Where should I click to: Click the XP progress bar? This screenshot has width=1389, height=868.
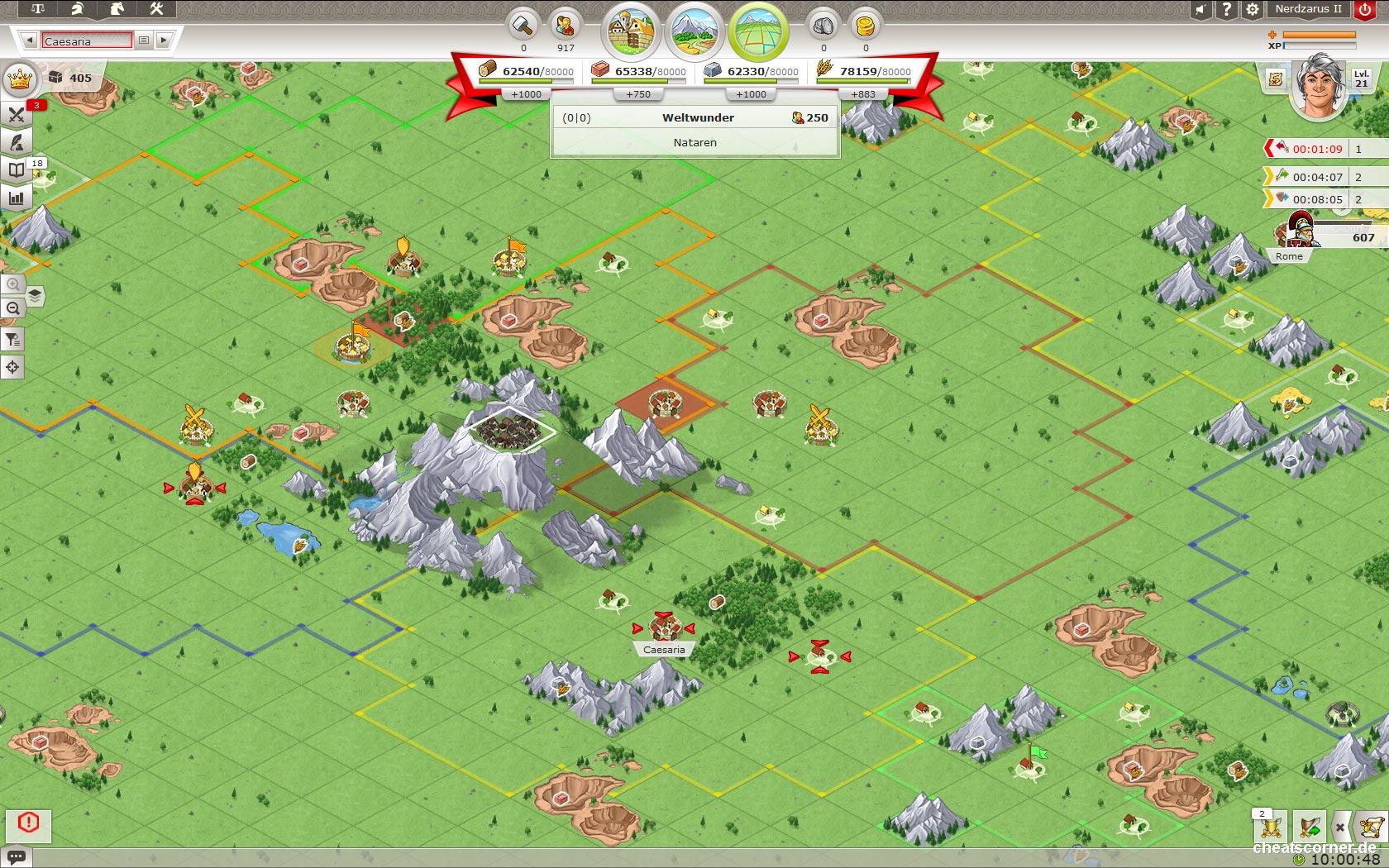1319,45
